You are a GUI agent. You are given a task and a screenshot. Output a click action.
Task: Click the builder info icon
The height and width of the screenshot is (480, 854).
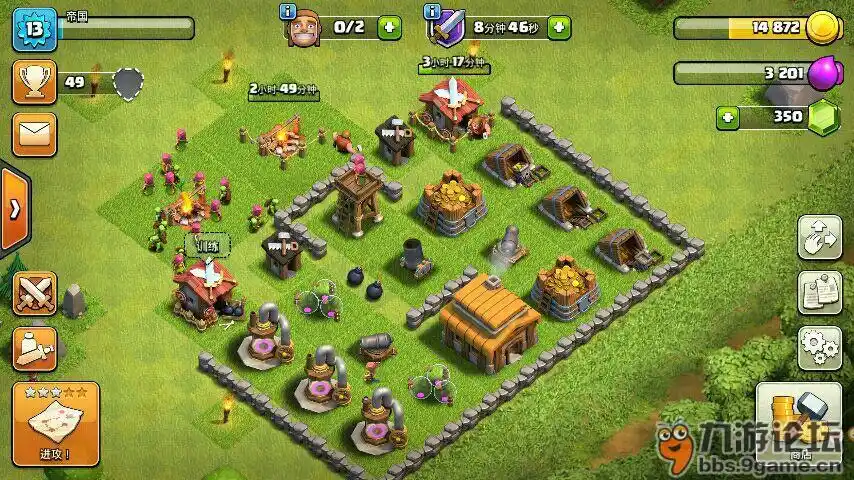click(x=287, y=12)
